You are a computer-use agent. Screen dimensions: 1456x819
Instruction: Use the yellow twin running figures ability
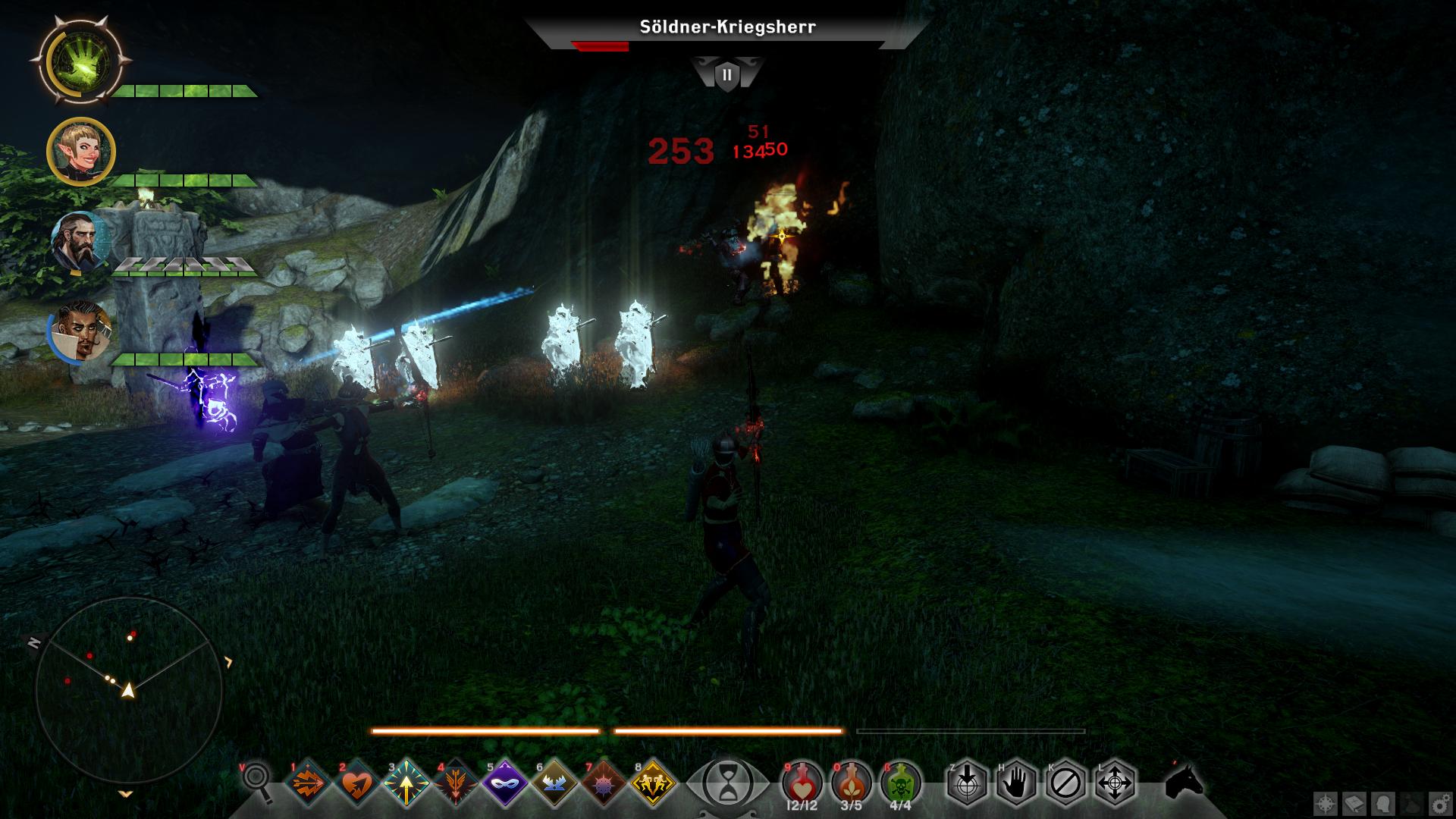pyautogui.click(x=653, y=783)
